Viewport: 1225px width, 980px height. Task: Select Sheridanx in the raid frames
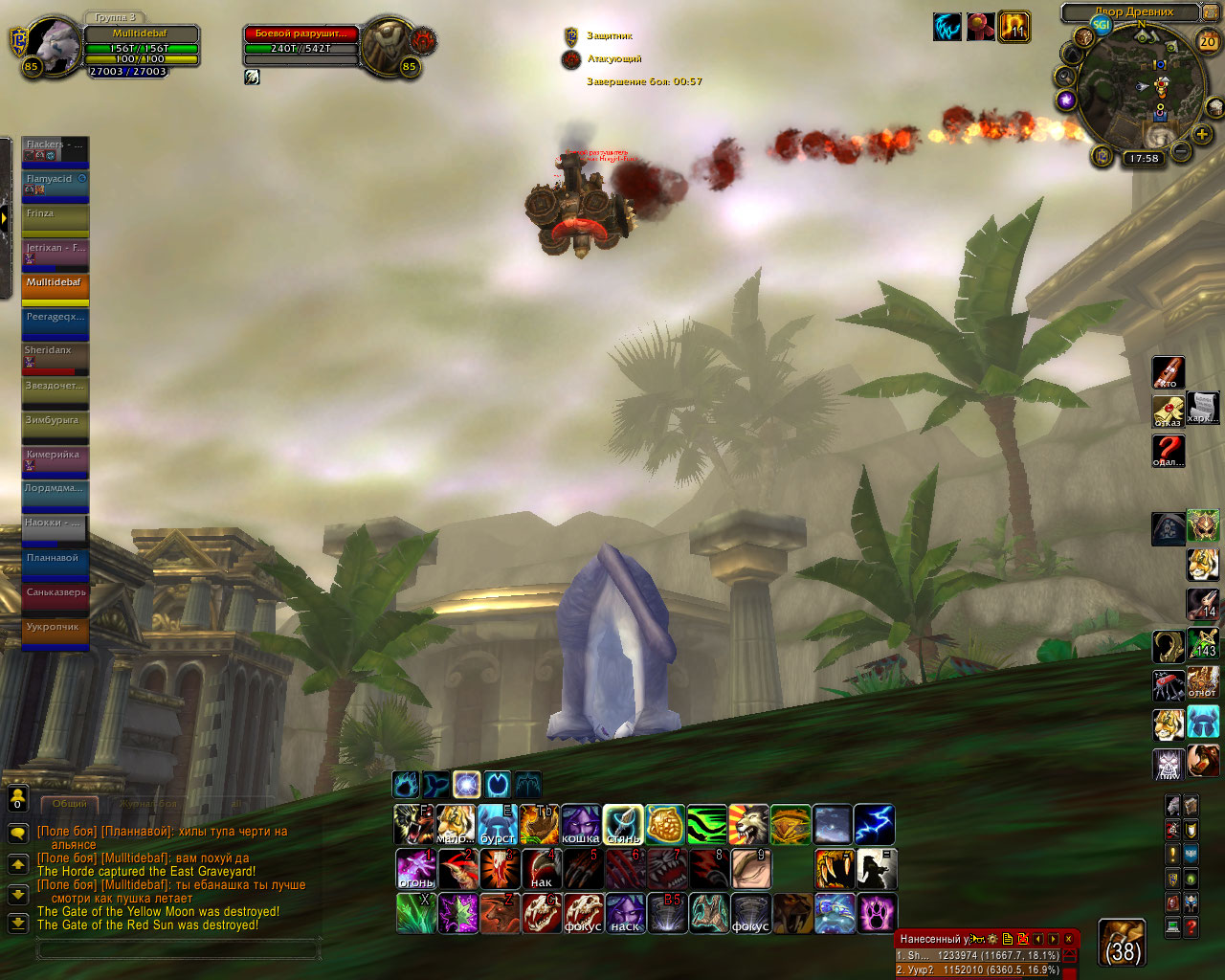tap(56, 358)
